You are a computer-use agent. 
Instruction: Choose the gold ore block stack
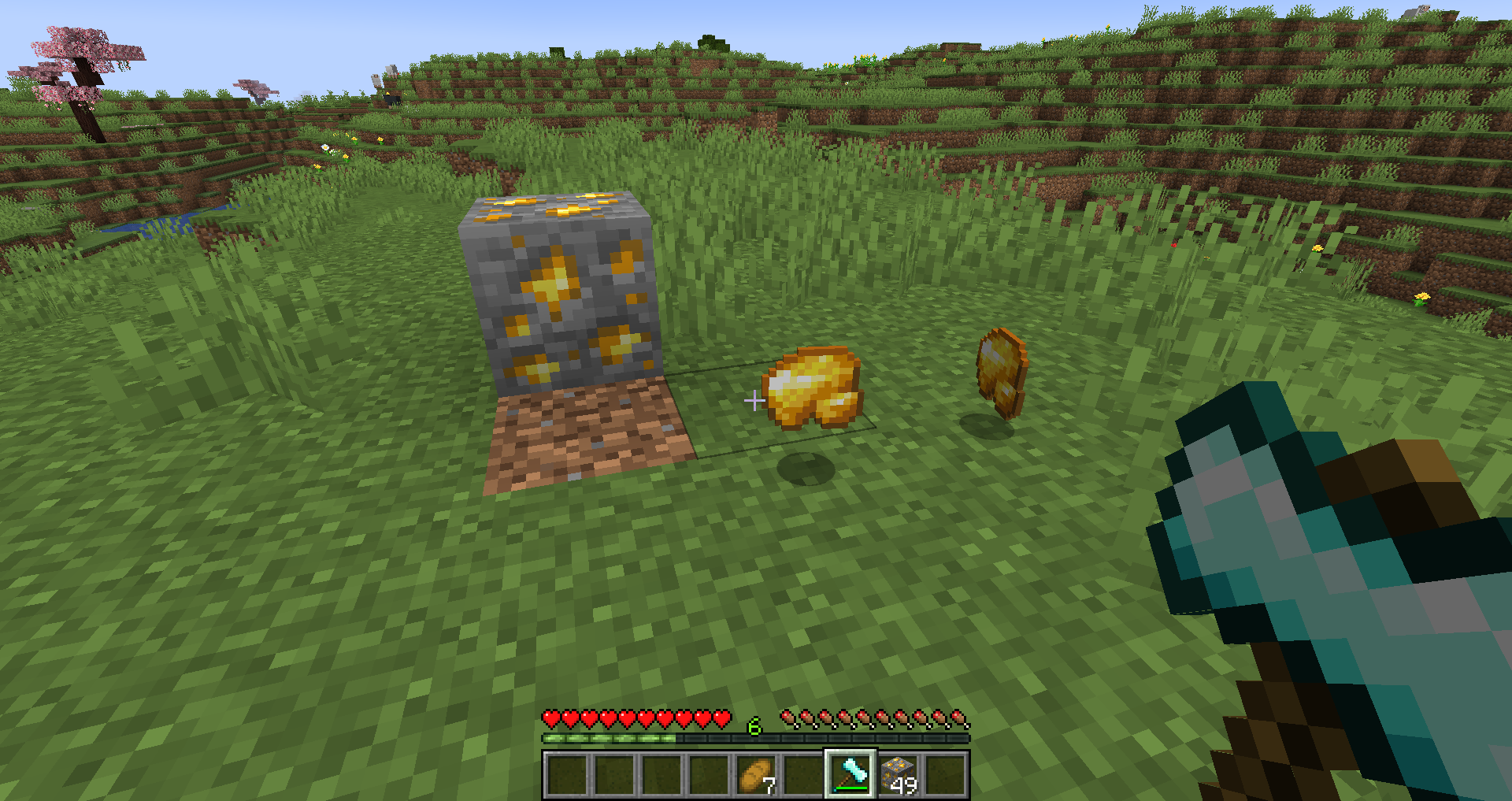tap(898, 774)
